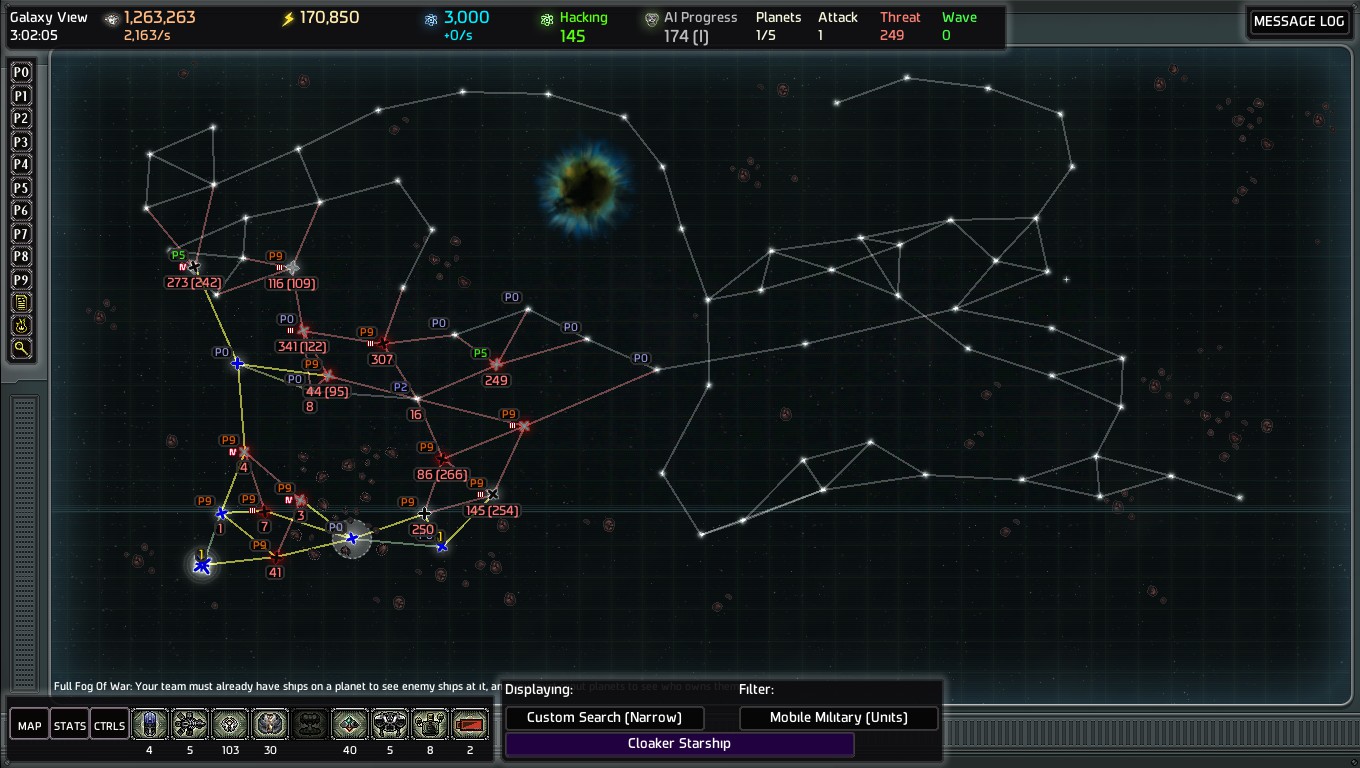Select the turret icon with count 8
This screenshot has height=768, width=1360.
point(430,724)
